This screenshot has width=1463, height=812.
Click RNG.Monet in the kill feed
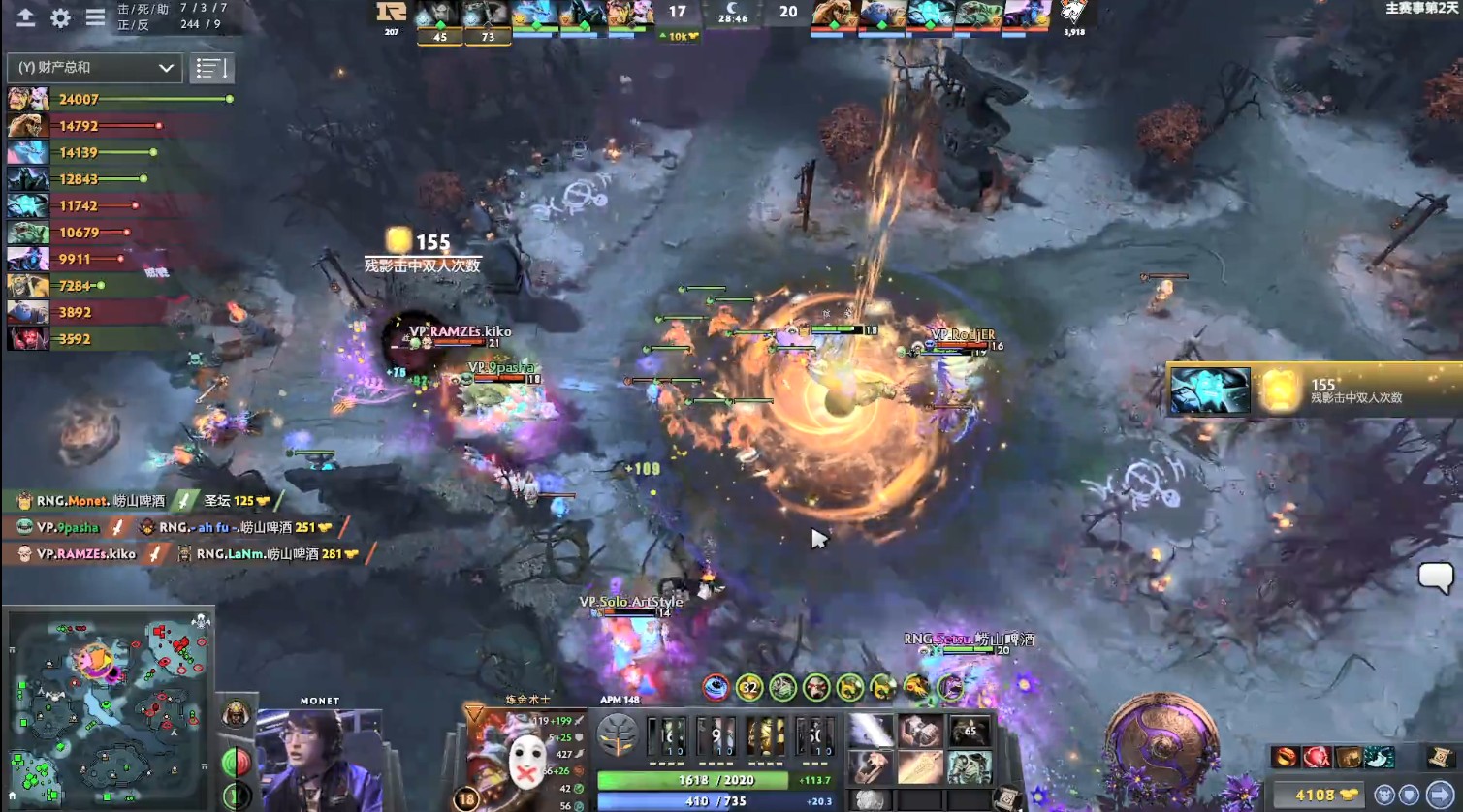coord(76,501)
